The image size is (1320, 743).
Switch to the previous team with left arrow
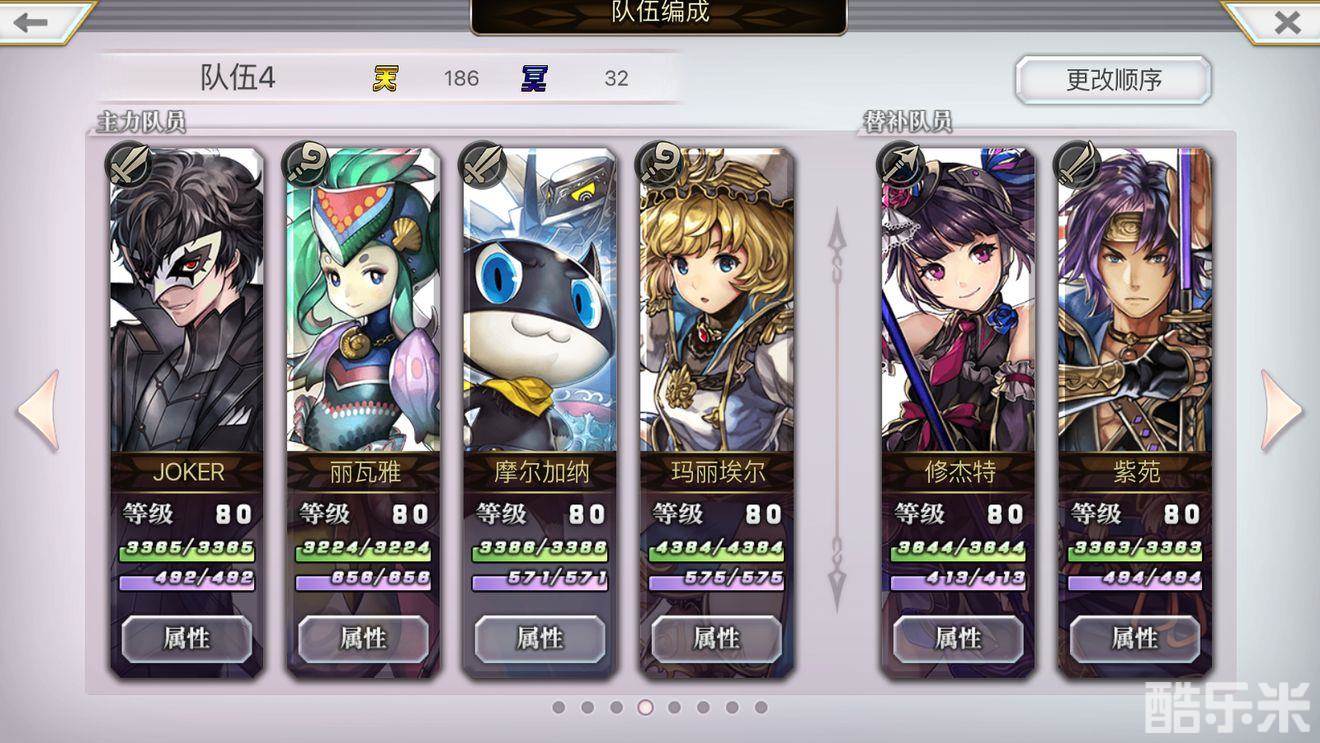[x=38, y=410]
